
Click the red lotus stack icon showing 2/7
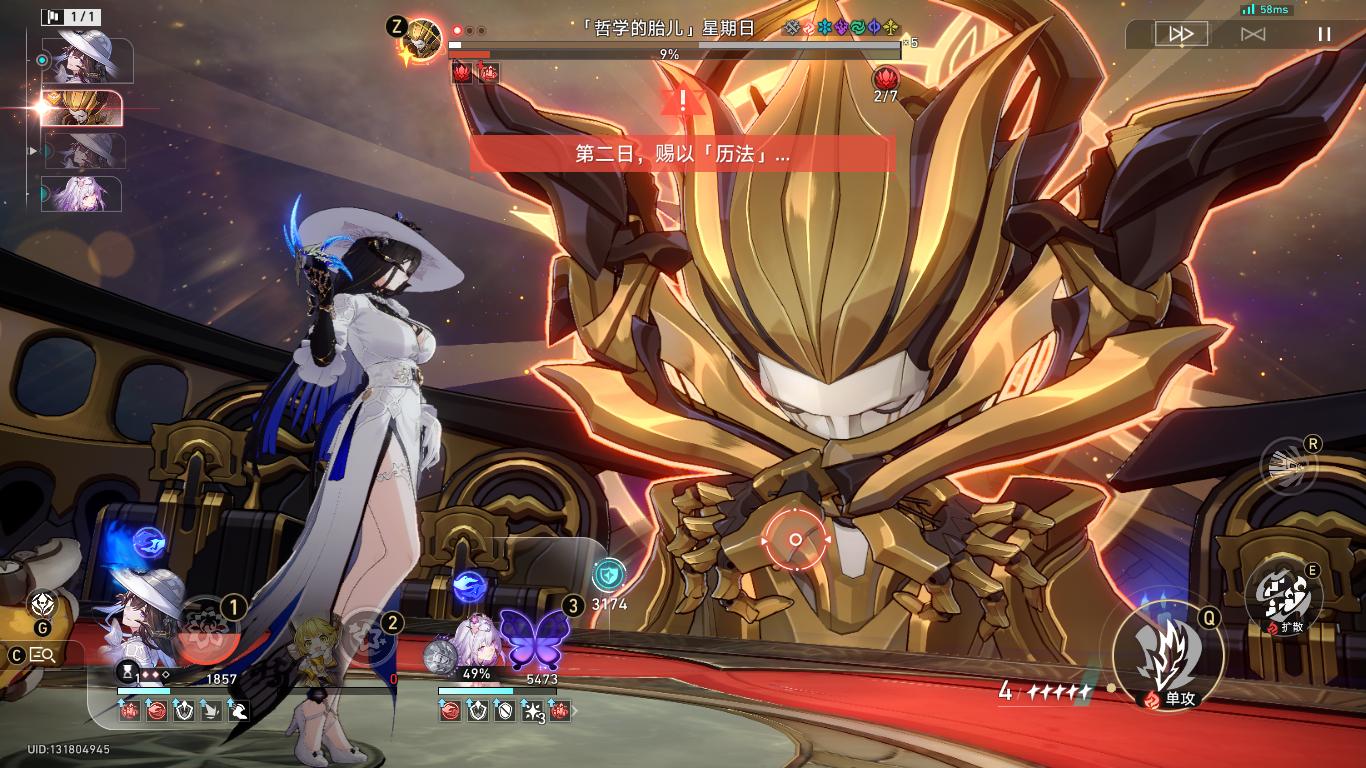(x=886, y=78)
